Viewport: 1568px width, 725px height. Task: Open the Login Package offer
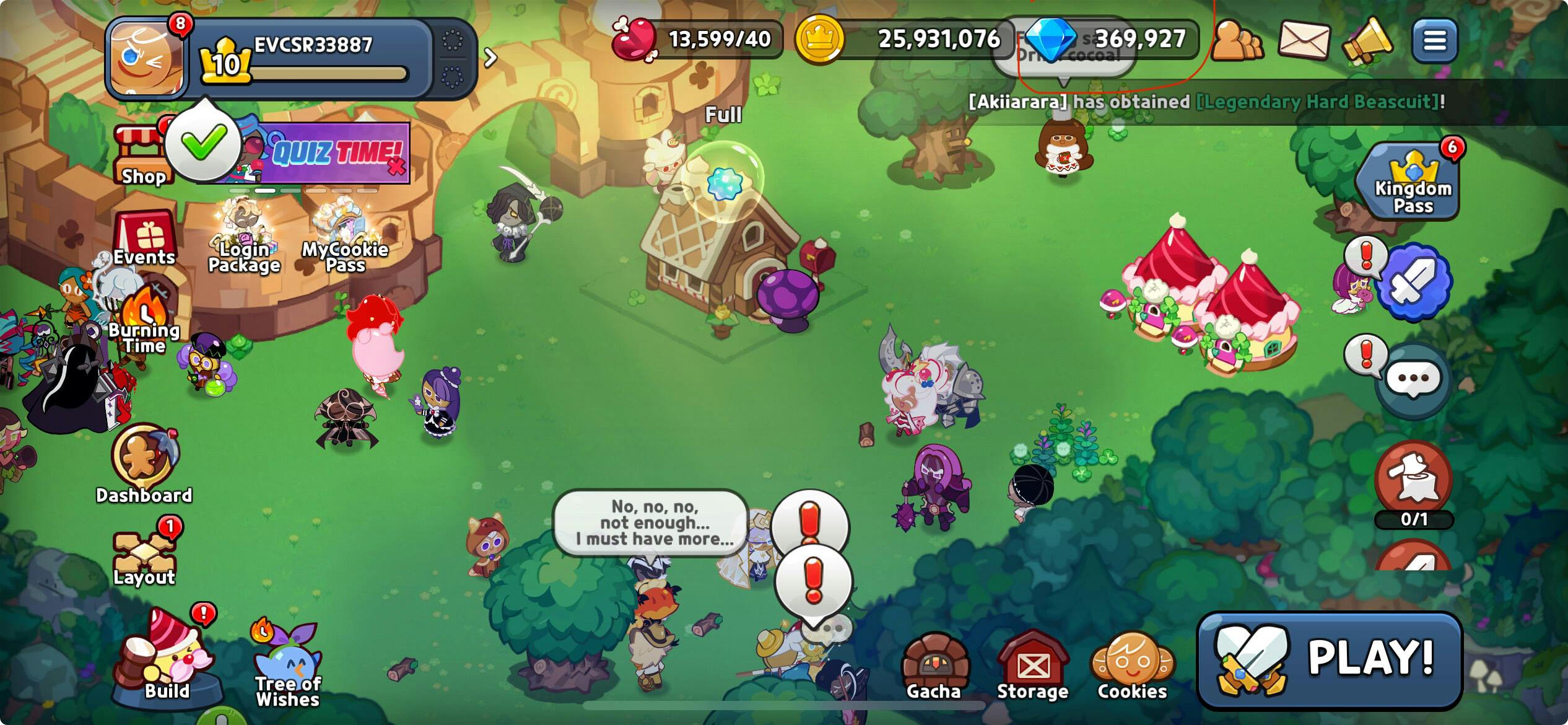click(x=244, y=239)
